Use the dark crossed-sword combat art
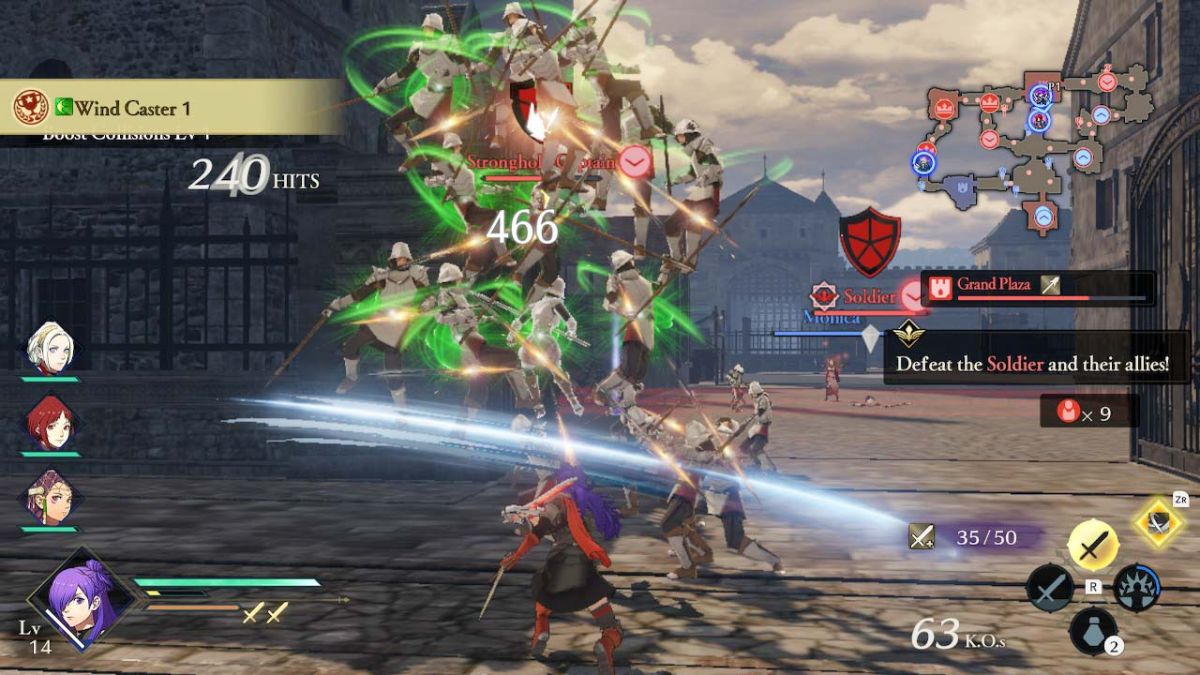This screenshot has height=675, width=1200. (x=1049, y=588)
